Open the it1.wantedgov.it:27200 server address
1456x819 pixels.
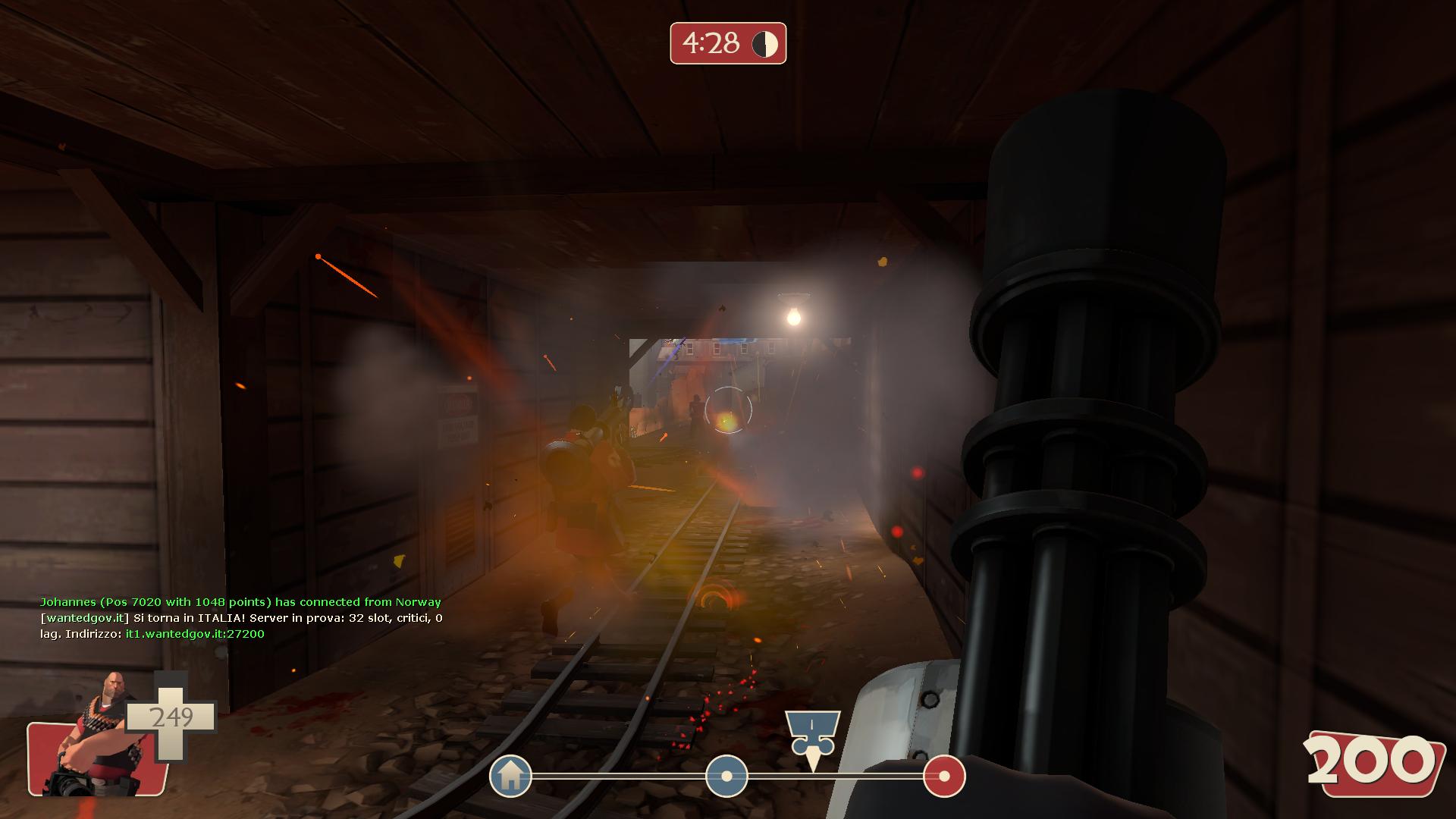tap(195, 634)
